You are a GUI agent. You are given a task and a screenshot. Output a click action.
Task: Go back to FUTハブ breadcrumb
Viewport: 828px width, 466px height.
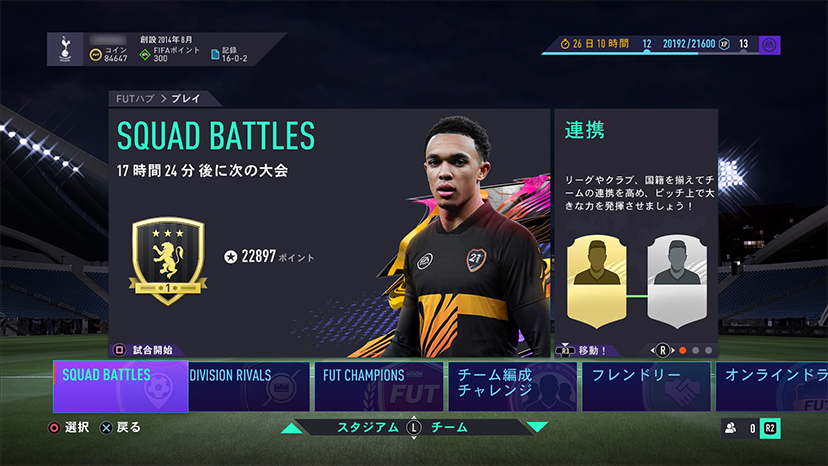tap(129, 99)
